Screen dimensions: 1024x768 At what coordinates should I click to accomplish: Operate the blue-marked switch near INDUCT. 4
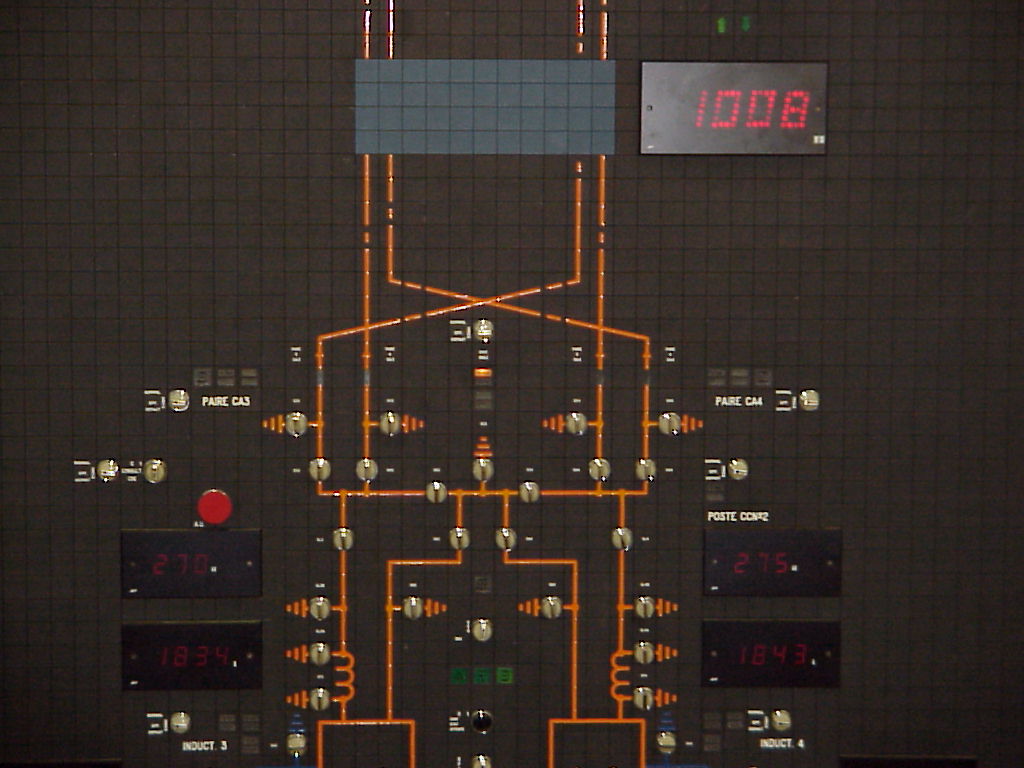point(666,743)
